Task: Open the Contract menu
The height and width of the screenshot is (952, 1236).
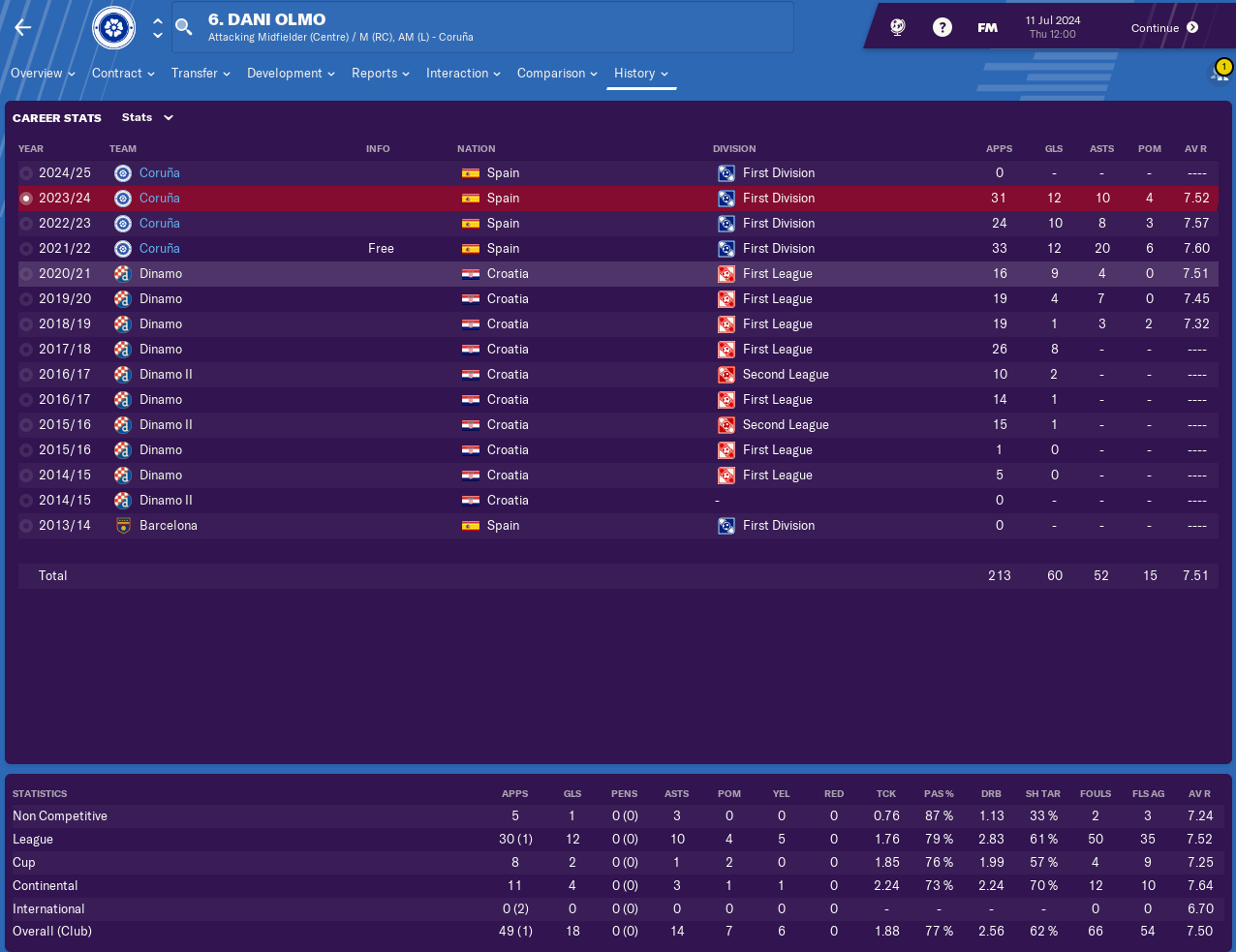Action: pos(123,74)
